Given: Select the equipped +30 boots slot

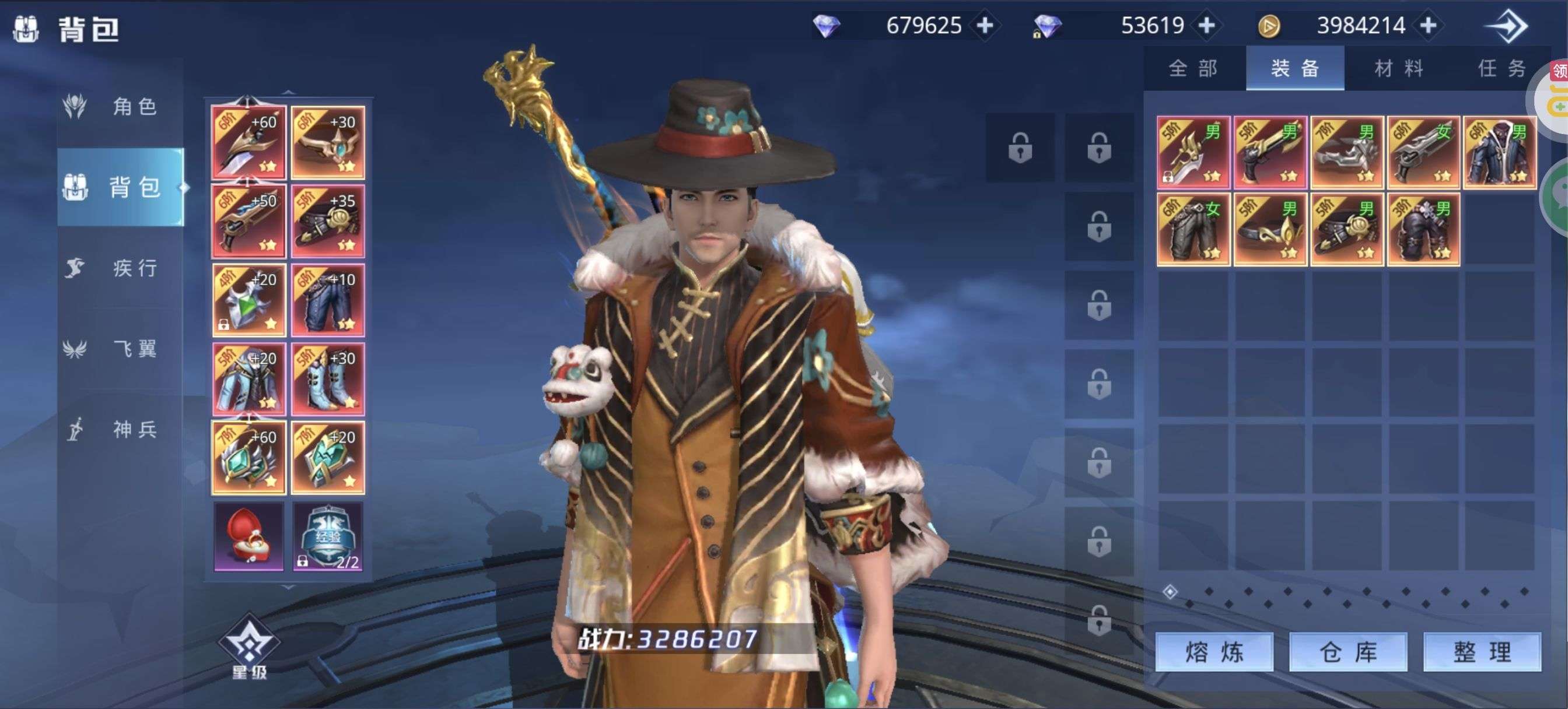Looking at the screenshot, I should click(327, 379).
